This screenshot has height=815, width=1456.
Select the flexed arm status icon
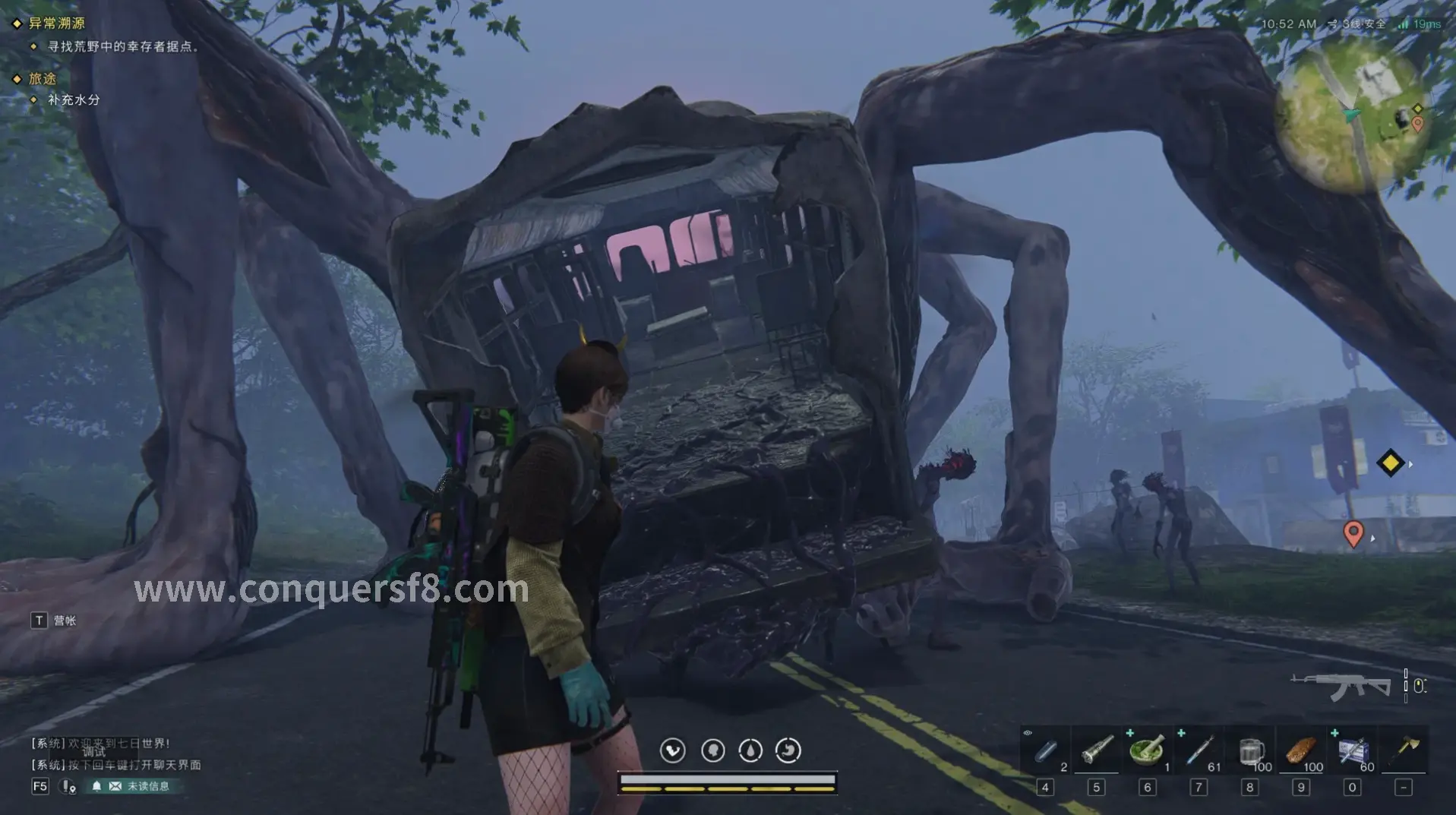click(x=672, y=751)
